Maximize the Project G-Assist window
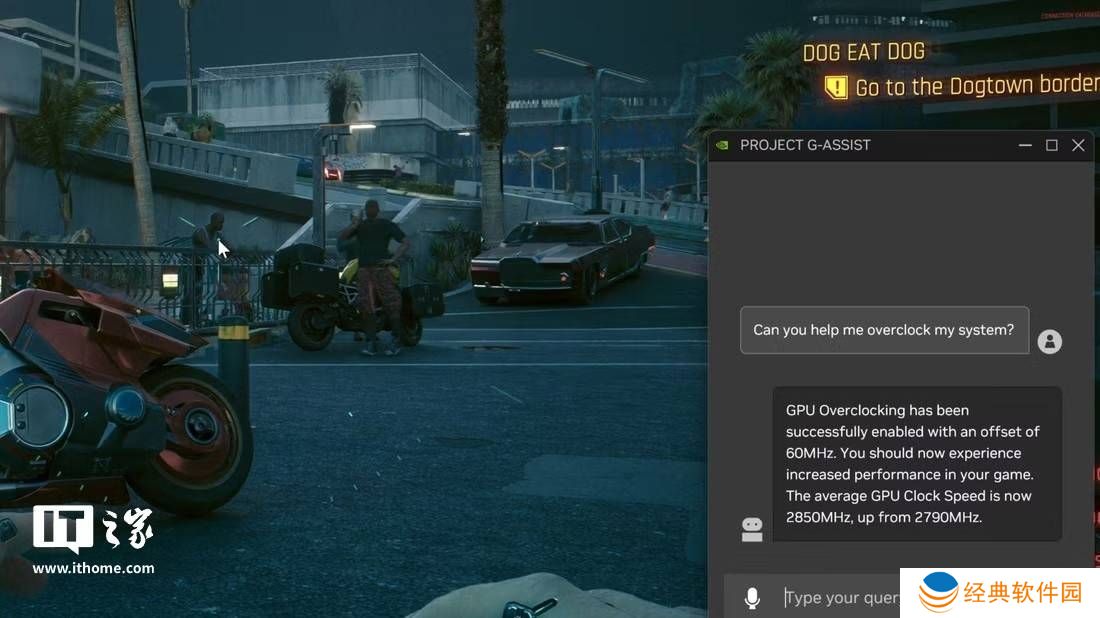 tap(1052, 145)
